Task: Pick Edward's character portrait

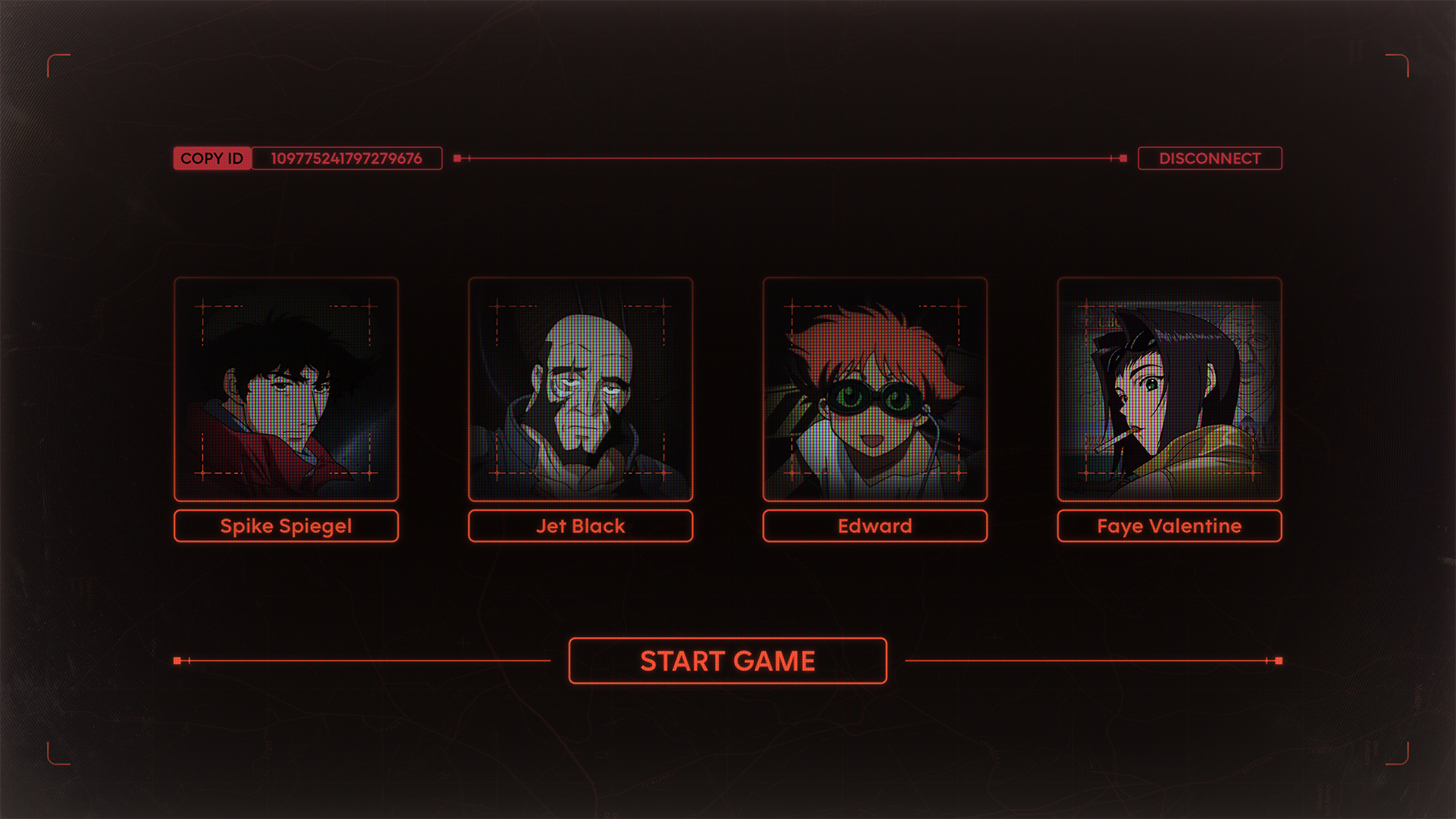Action: pyautogui.click(x=874, y=389)
